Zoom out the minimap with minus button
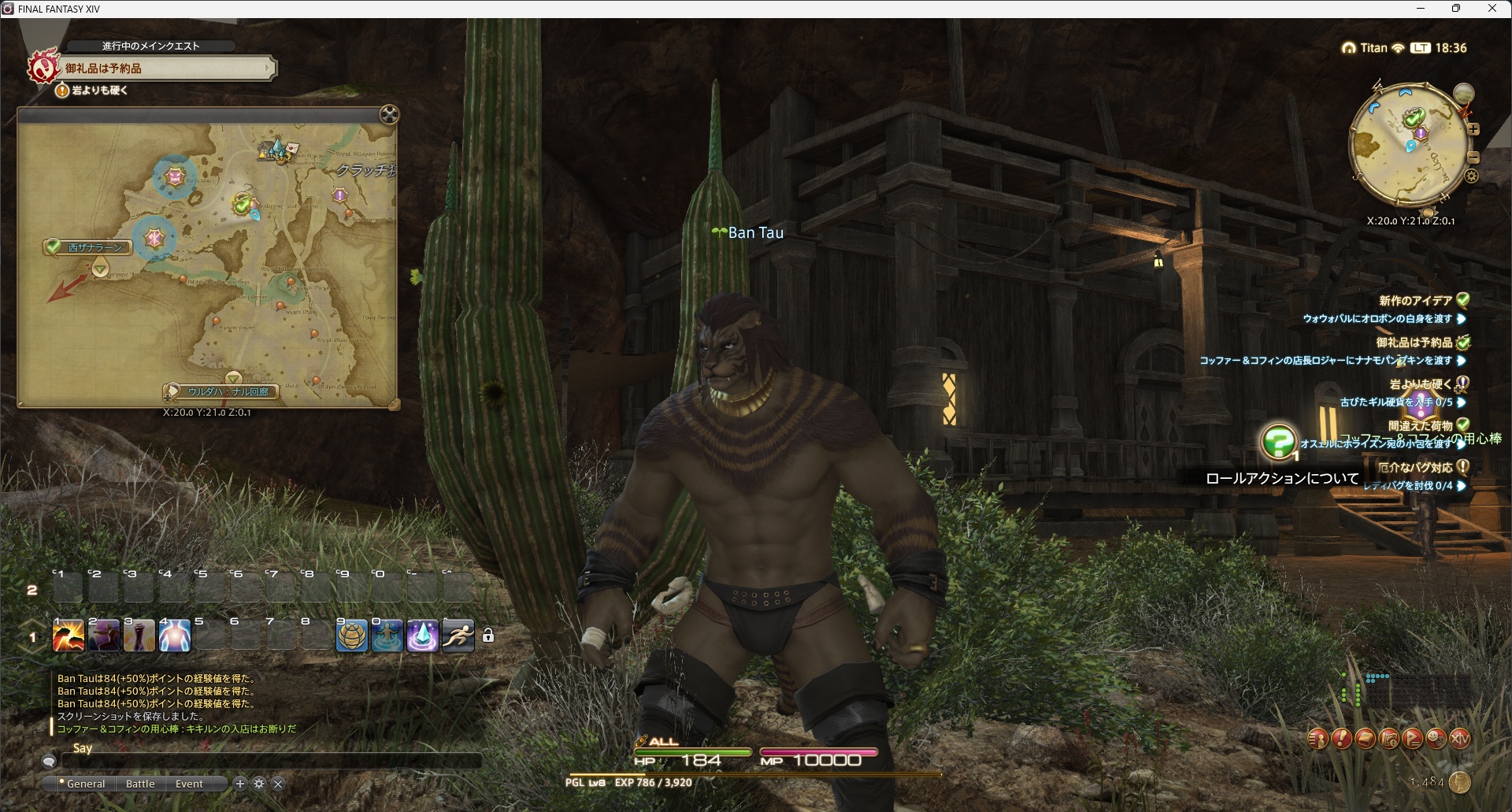Screen dimensions: 1512x812 (1473, 158)
